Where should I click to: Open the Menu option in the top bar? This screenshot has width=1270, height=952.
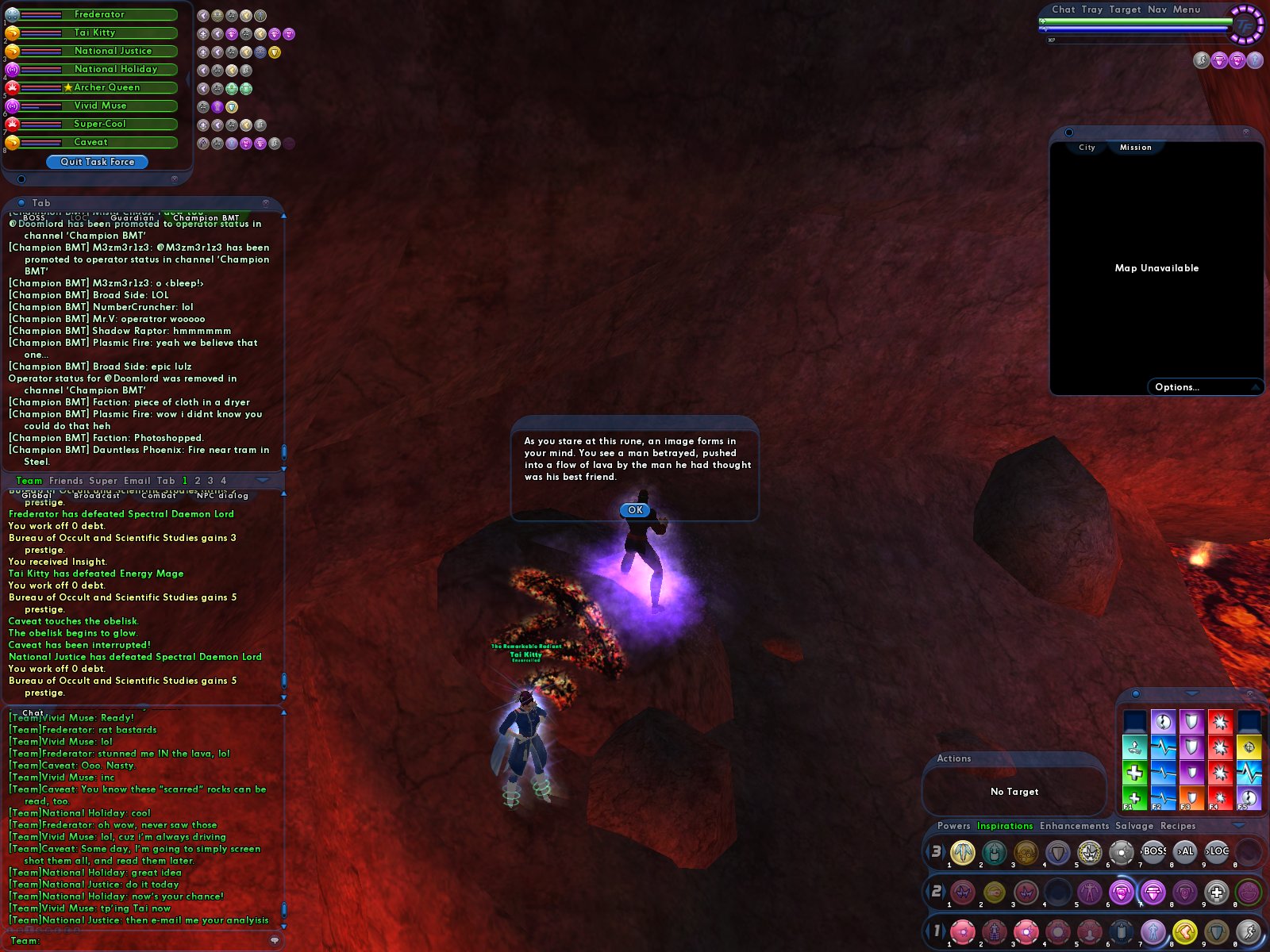click(x=1186, y=10)
